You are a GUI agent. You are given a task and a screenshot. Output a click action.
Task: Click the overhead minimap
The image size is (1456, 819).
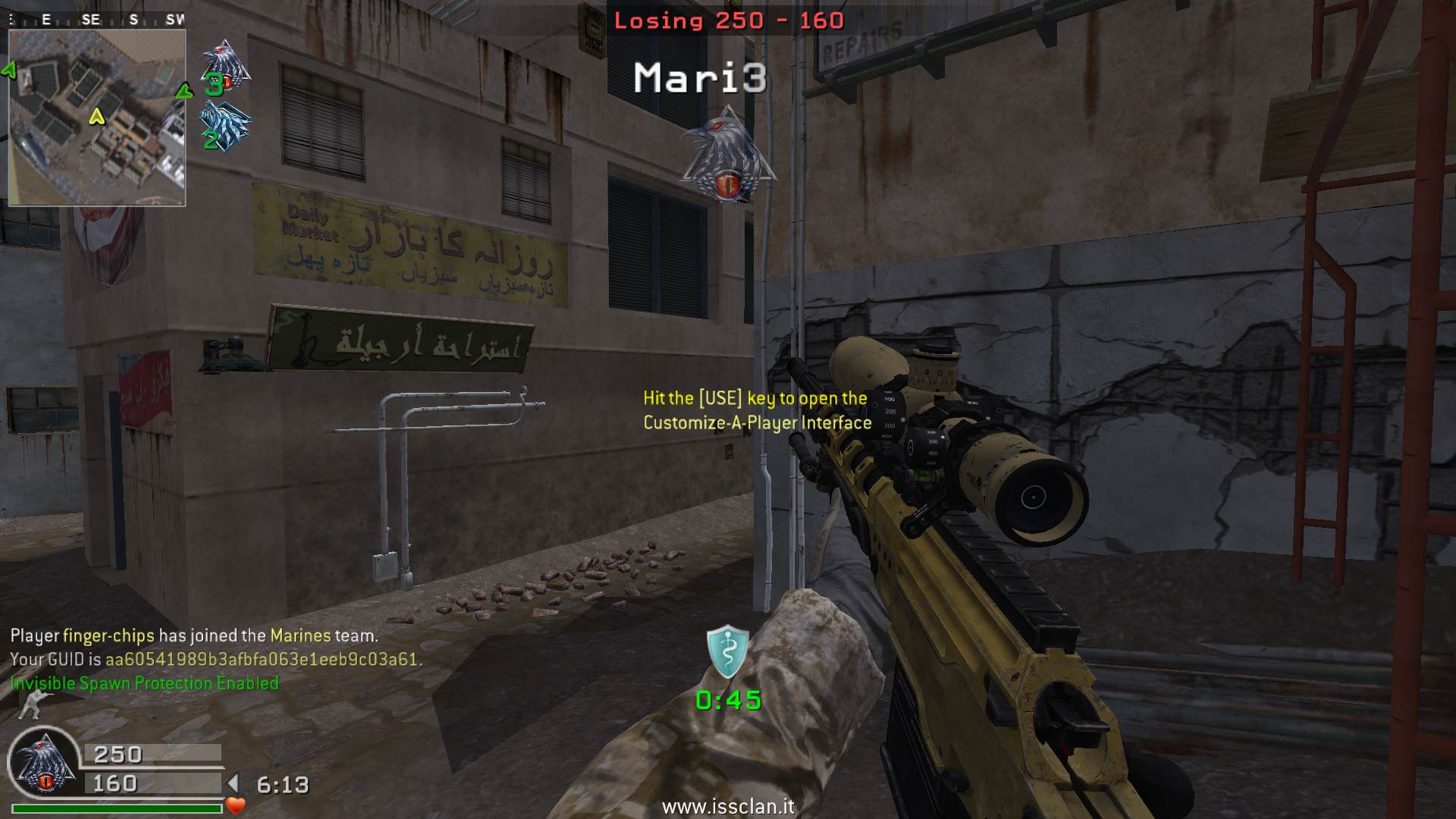click(97, 118)
